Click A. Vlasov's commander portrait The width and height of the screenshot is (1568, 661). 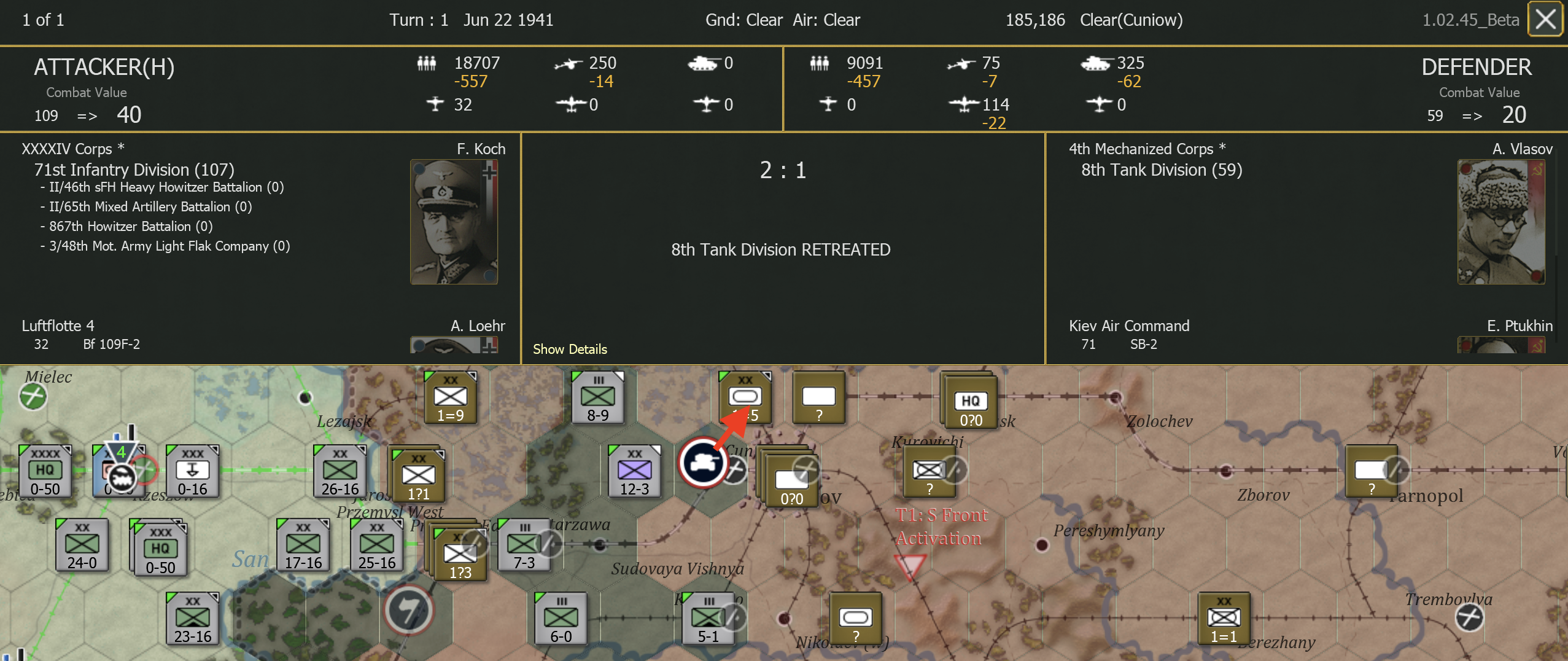pyautogui.click(x=1501, y=221)
